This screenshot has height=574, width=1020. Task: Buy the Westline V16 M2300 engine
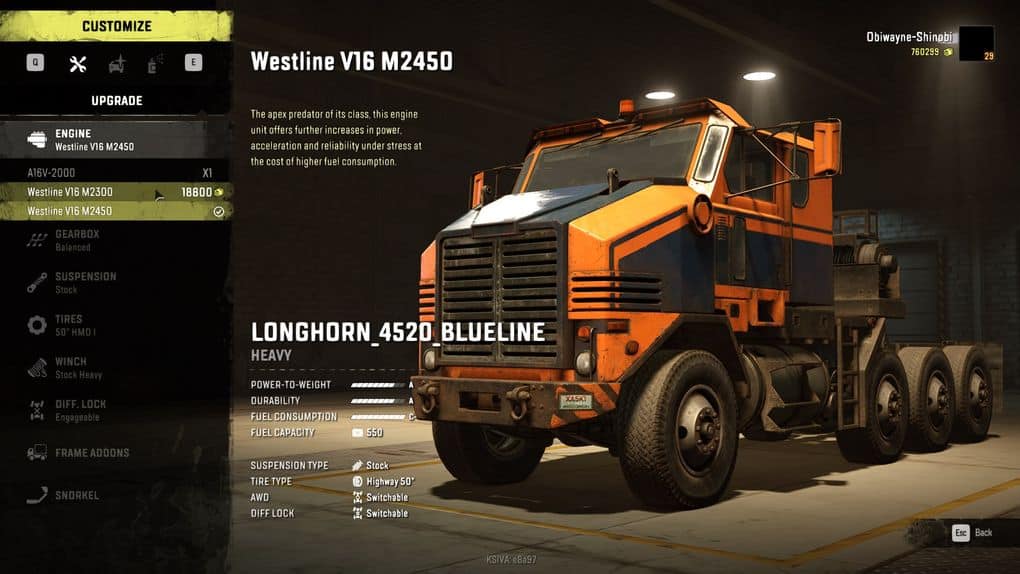pyautogui.click(x=115, y=192)
